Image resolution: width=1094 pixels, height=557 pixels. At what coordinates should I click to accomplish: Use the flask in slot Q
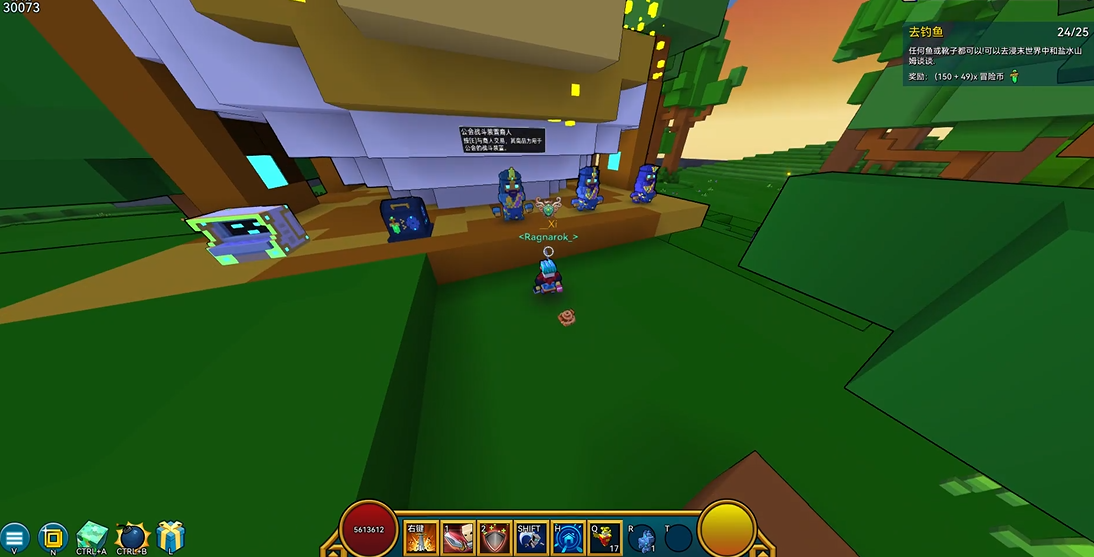(606, 538)
